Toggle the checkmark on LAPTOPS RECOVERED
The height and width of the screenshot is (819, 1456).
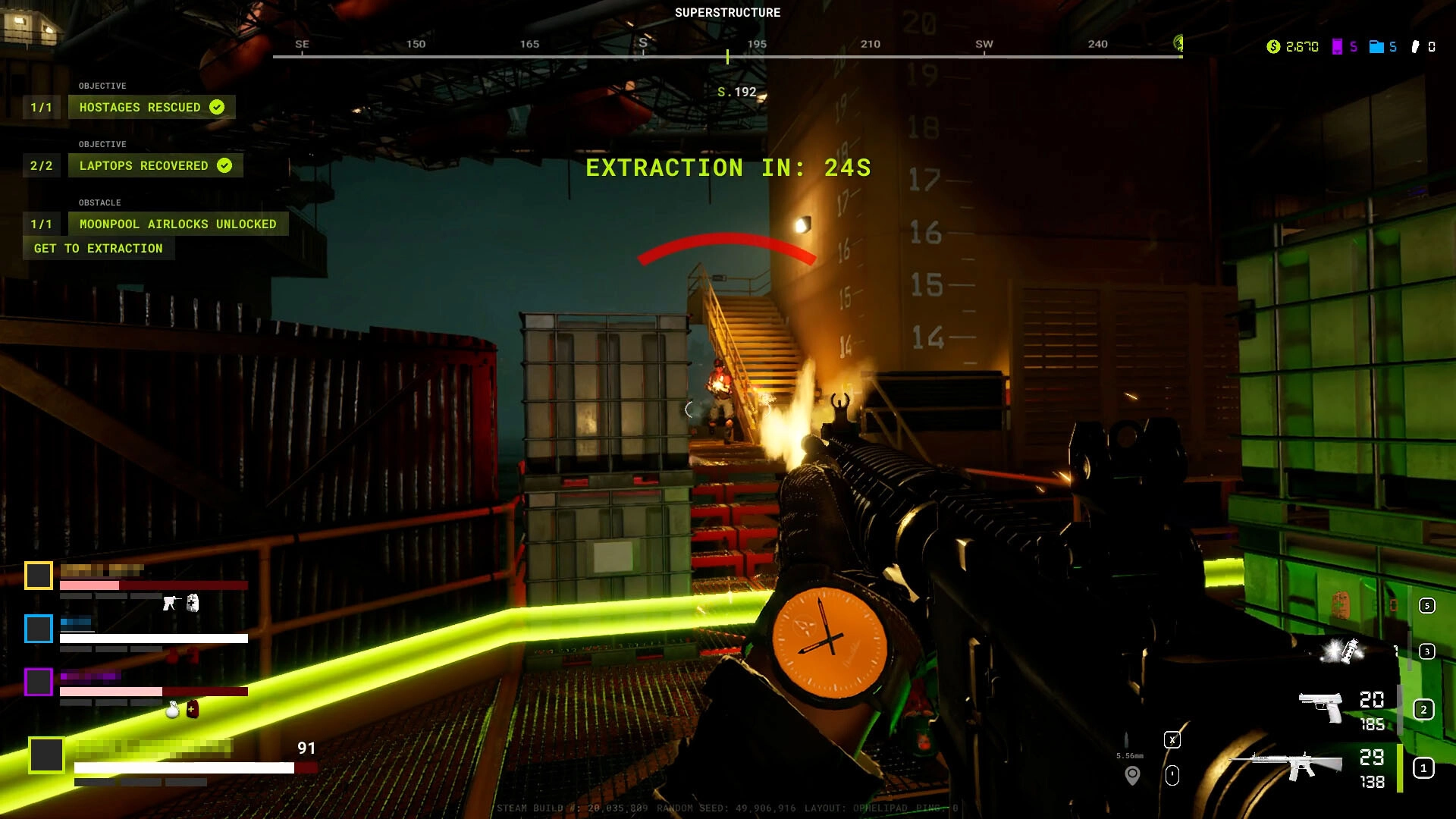tap(224, 165)
